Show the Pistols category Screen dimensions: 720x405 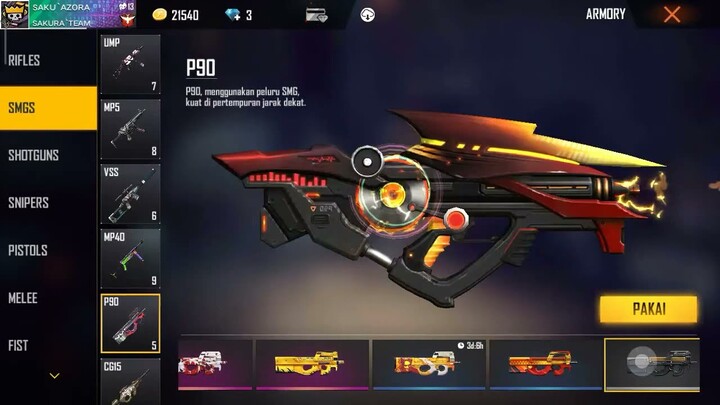click(28, 250)
